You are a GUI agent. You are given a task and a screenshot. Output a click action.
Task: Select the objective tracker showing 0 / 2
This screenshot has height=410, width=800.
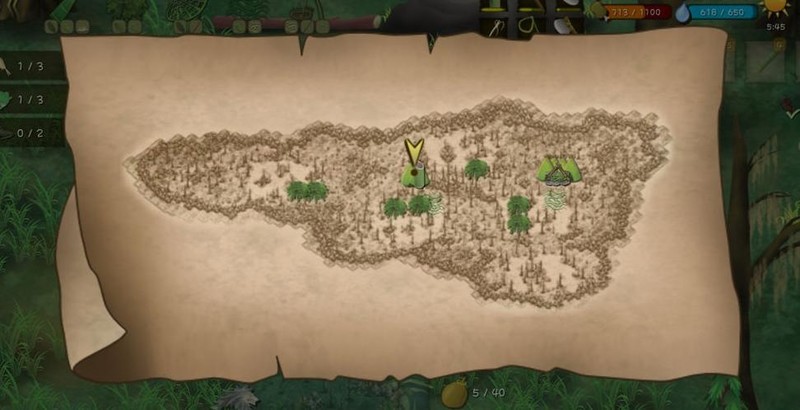[30, 132]
